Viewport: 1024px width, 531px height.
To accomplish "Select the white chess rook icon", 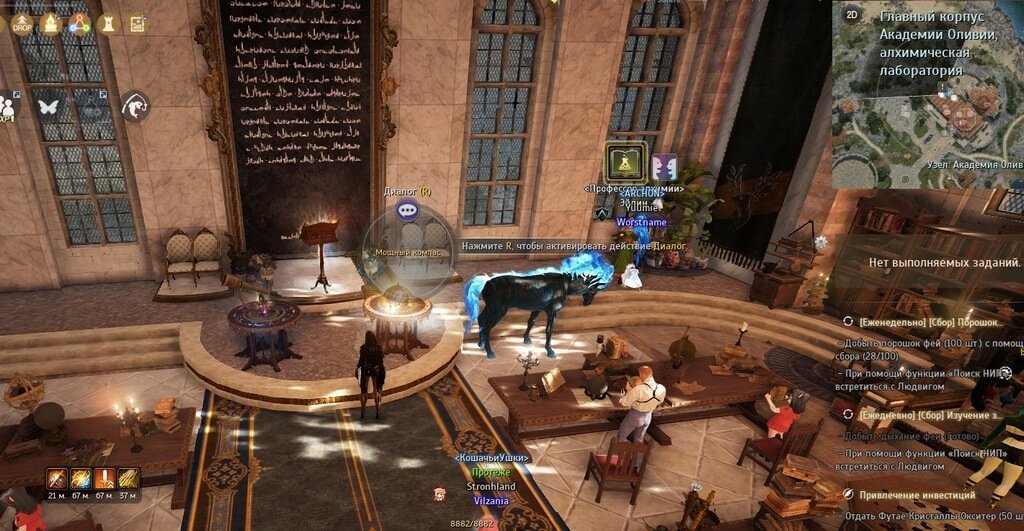I will coord(108,23).
